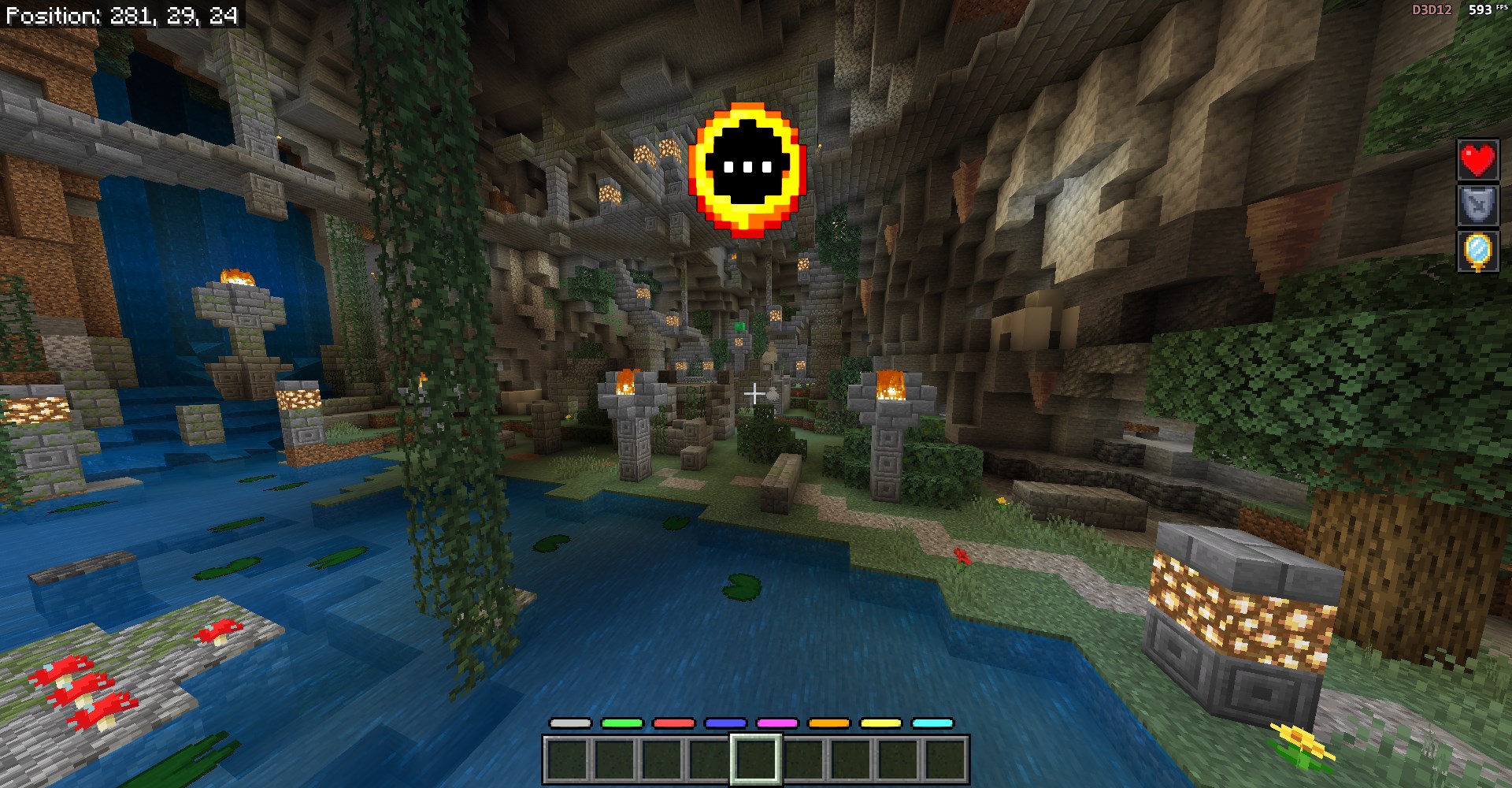This screenshot has width=1512, height=788.
Task: Click the red heart icon
Action: coord(1477,161)
